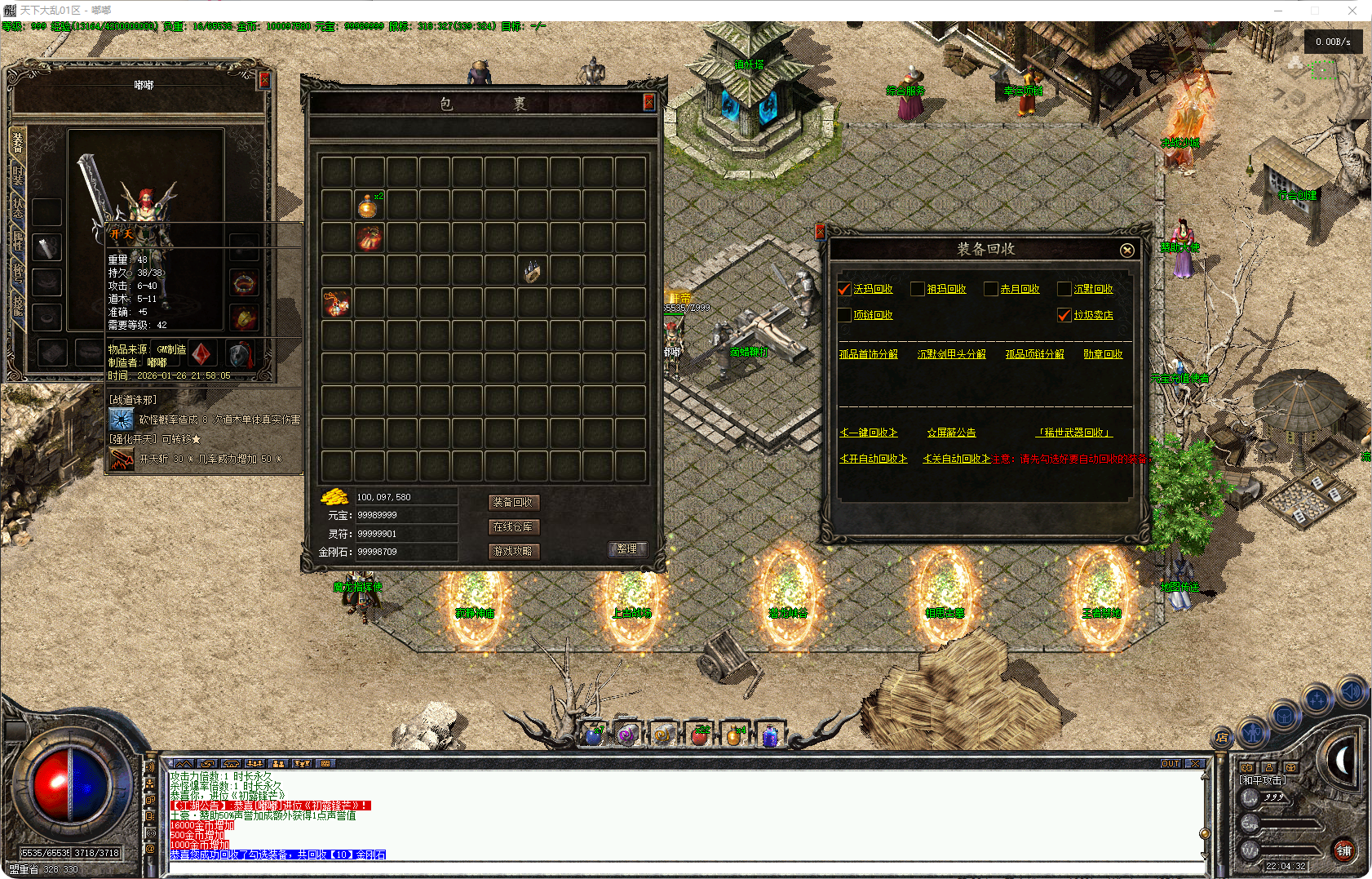
Task: Click the 一键回收 link
Action: tap(869, 433)
